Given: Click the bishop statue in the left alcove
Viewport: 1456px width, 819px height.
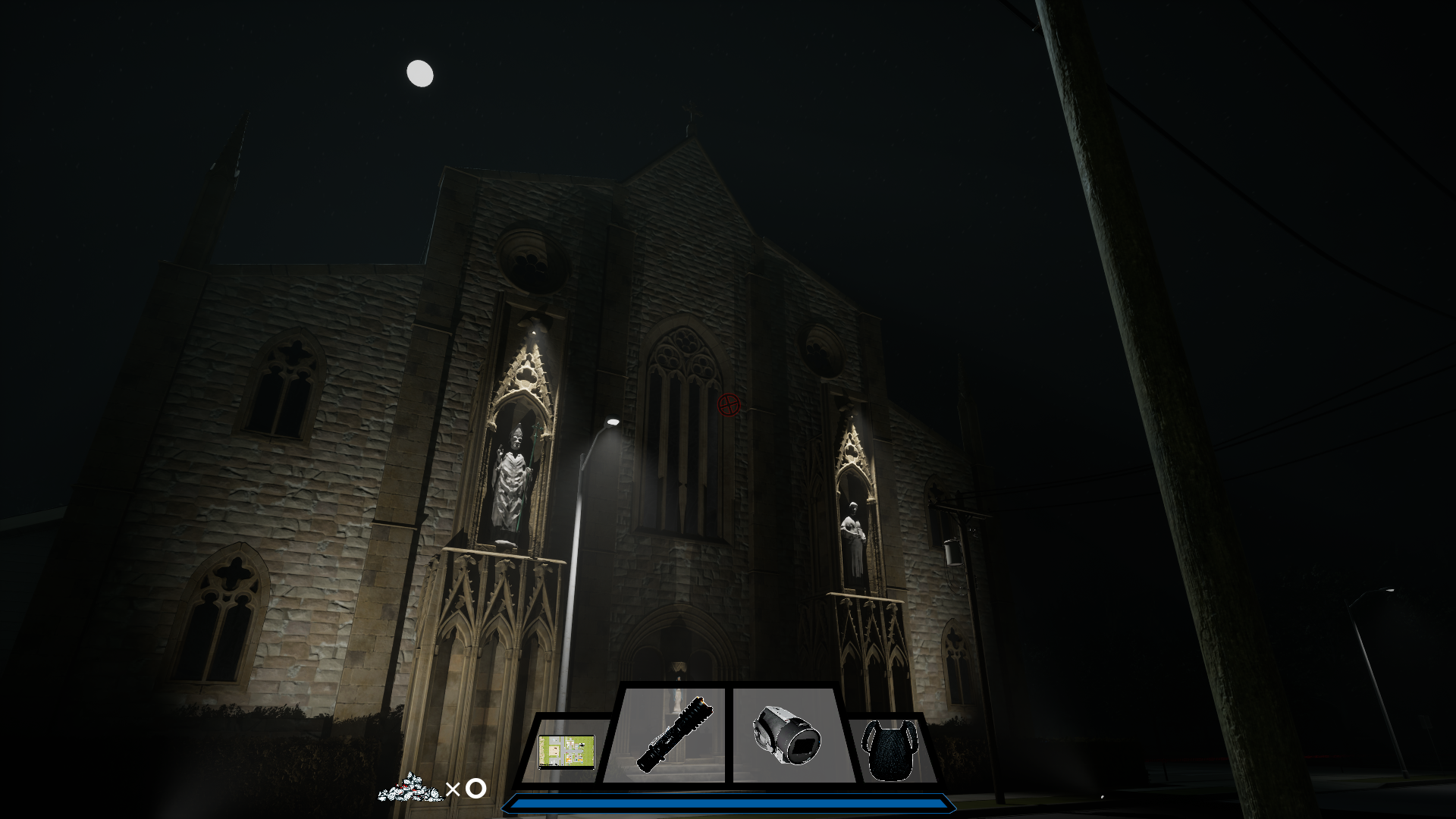Looking at the screenshot, I should coord(513,478).
